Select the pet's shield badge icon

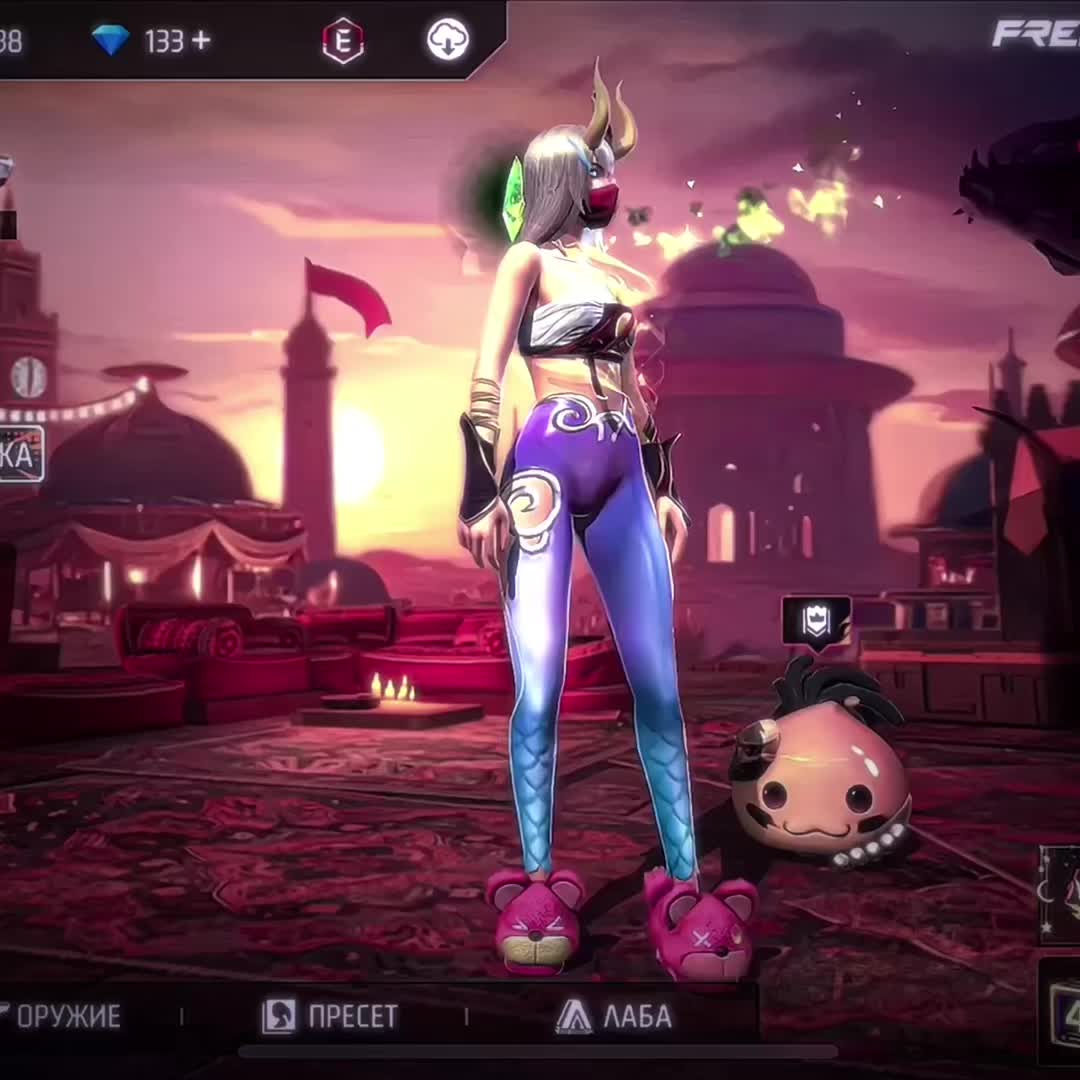click(816, 620)
